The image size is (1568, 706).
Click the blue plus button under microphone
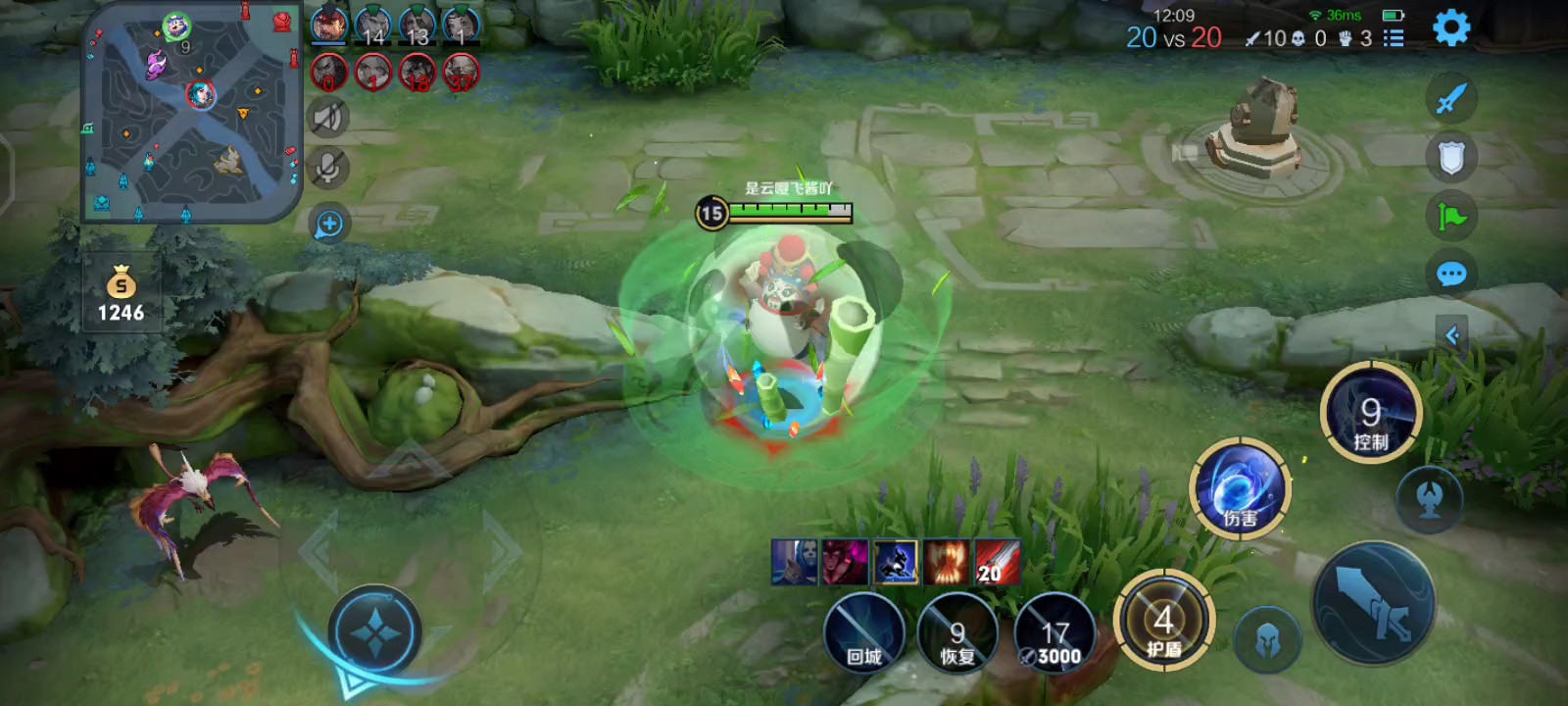tap(329, 225)
